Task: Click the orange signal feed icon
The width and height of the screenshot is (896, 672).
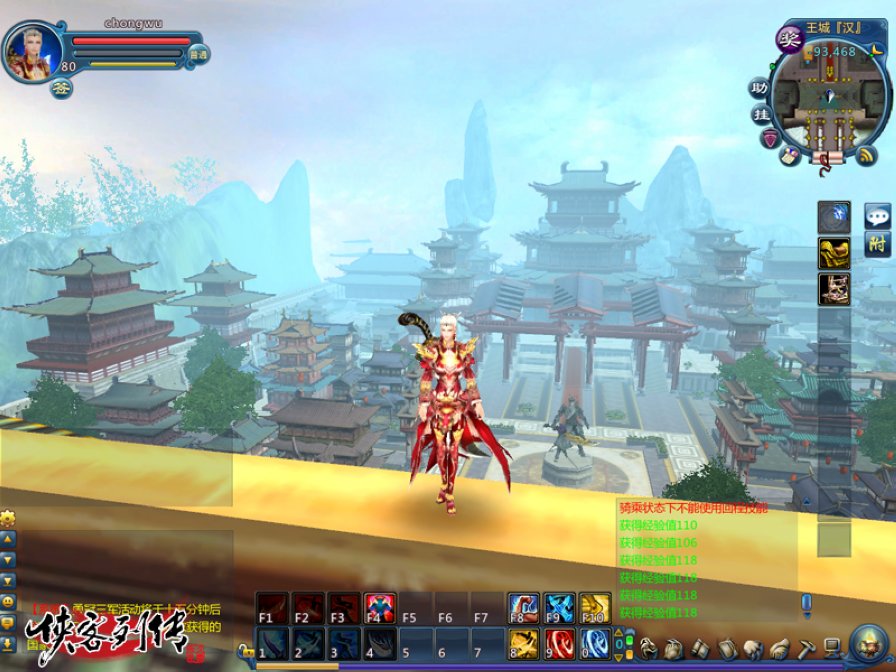Action: point(867,155)
